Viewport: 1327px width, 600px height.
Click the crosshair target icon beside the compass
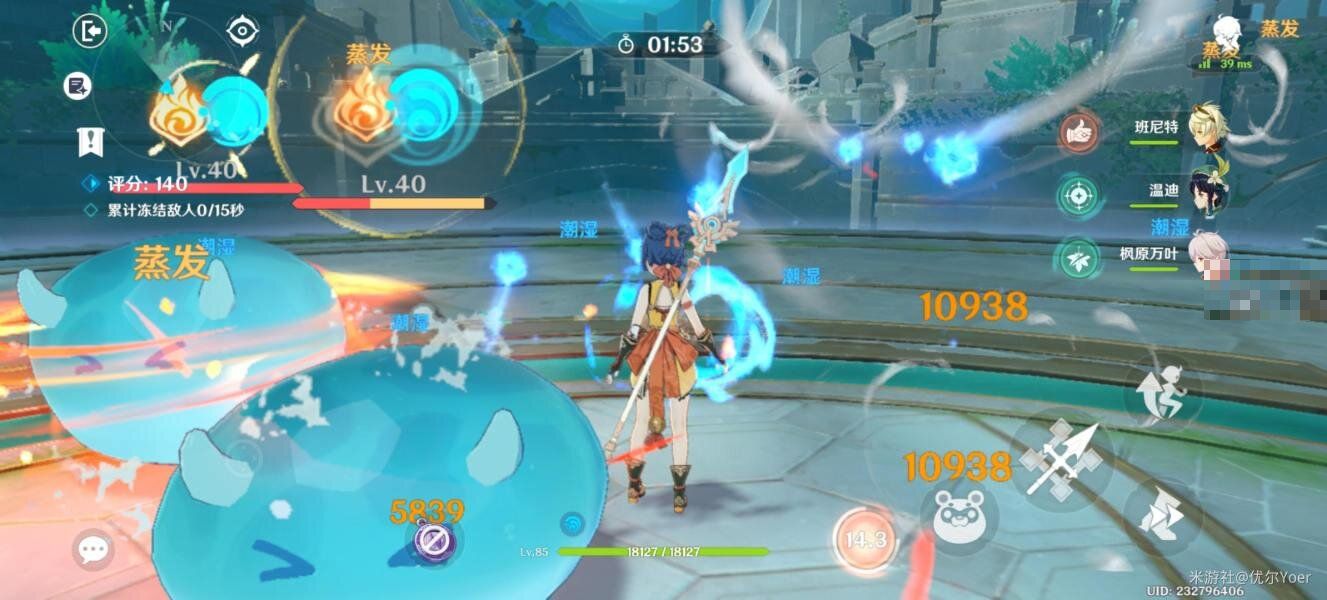(x=242, y=32)
